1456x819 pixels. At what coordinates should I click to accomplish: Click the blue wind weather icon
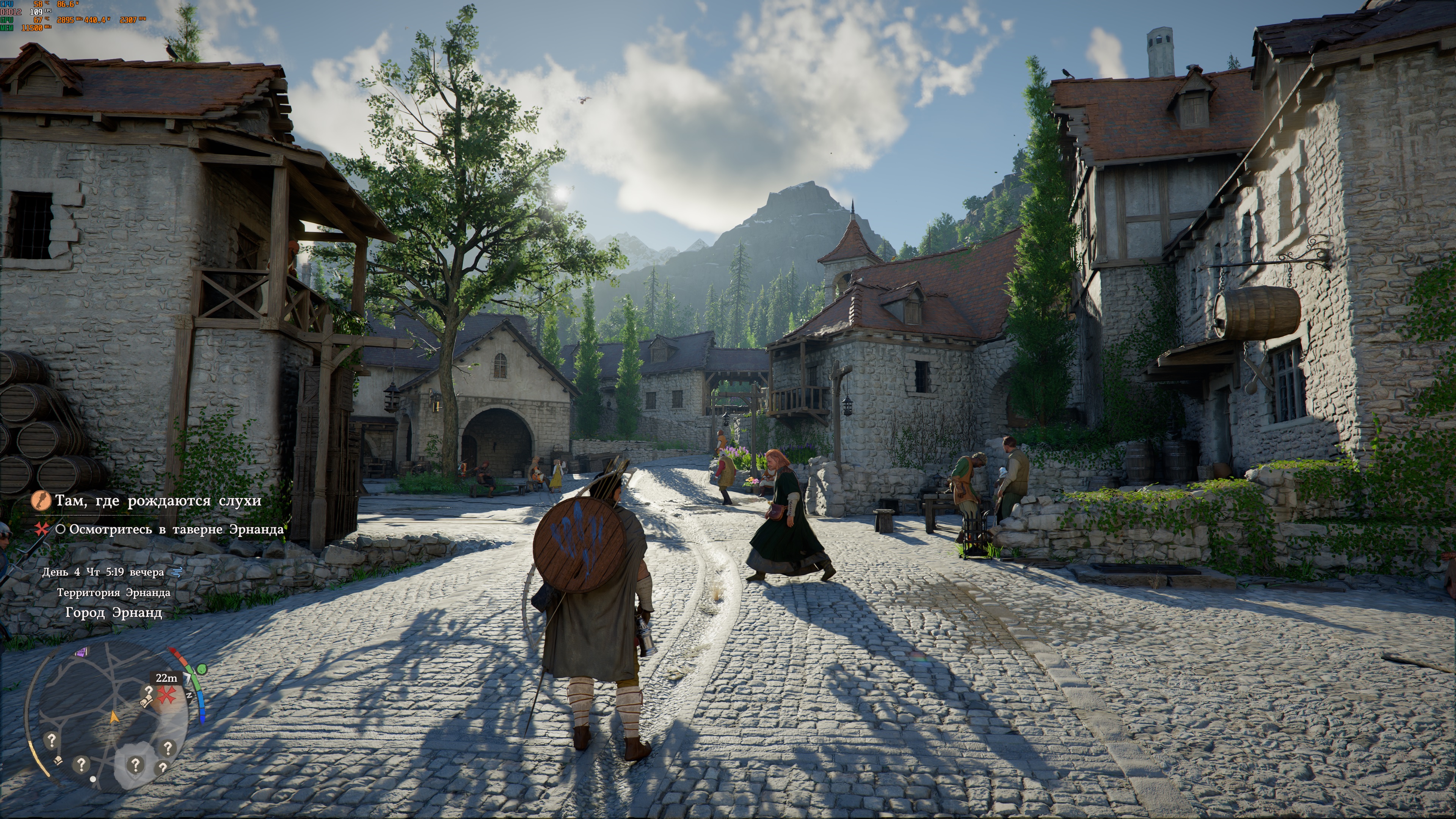click(x=177, y=572)
